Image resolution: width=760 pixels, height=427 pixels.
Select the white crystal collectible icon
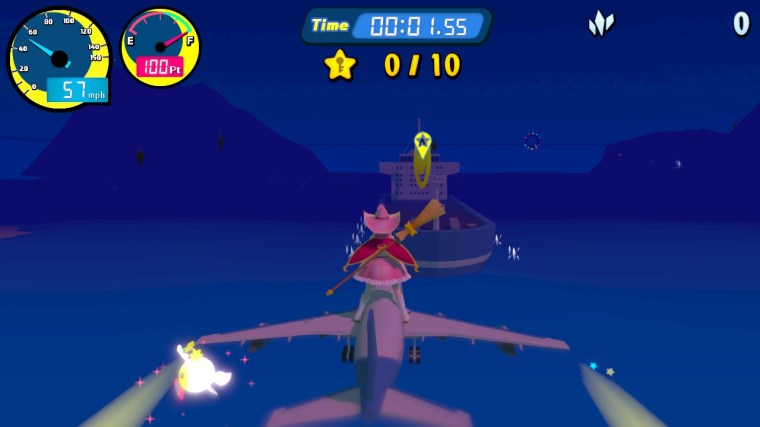(600, 23)
